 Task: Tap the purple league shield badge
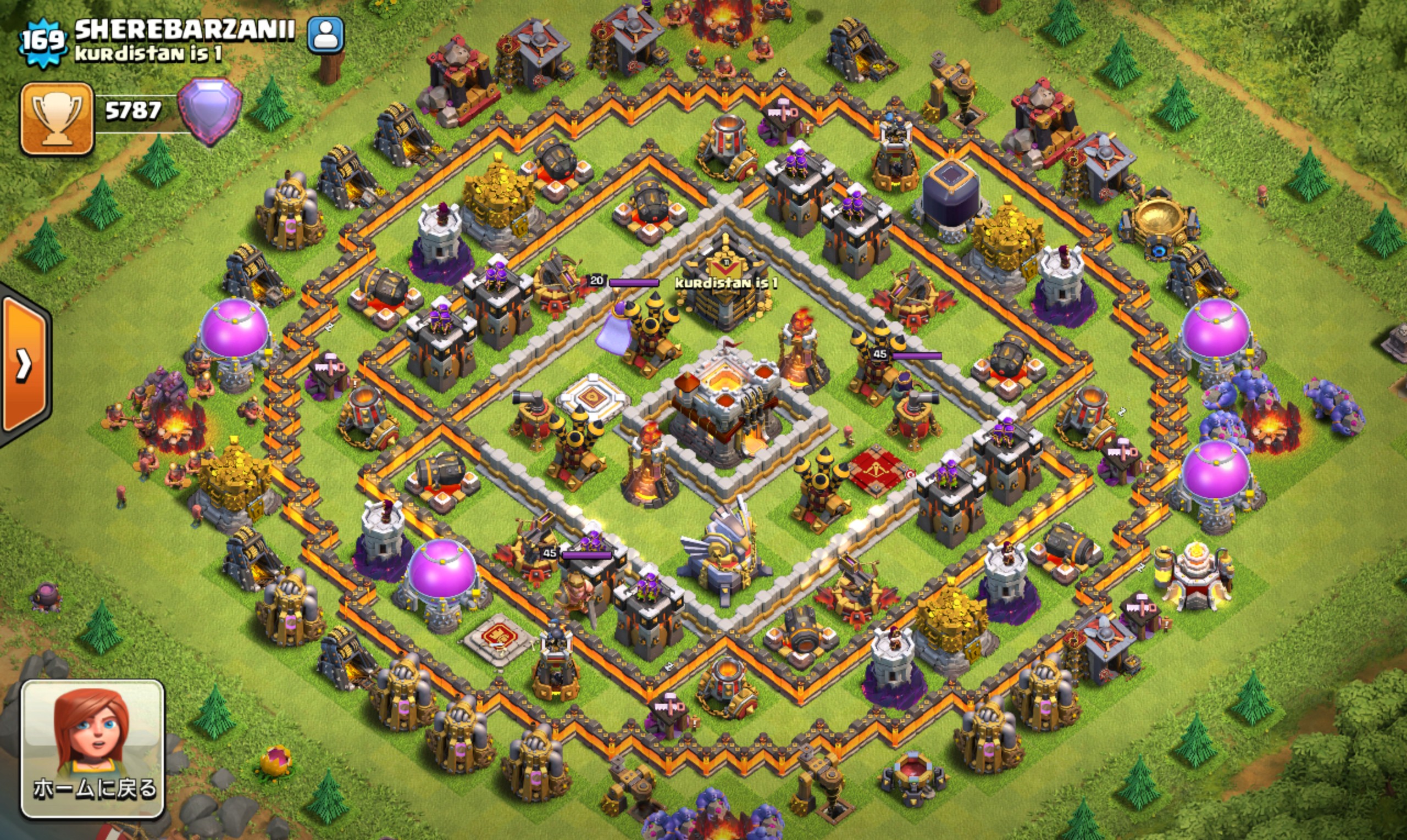[209, 110]
